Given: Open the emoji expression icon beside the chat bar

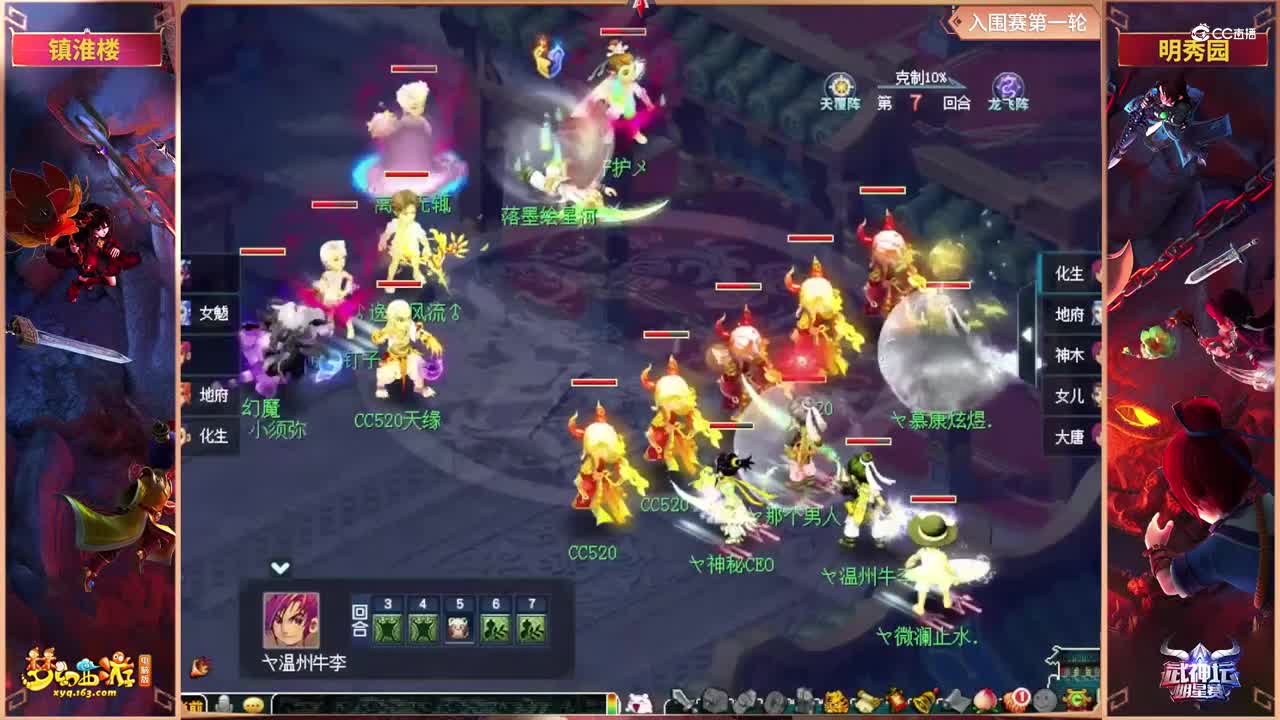Looking at the screenshot, I should click(252, 702).
